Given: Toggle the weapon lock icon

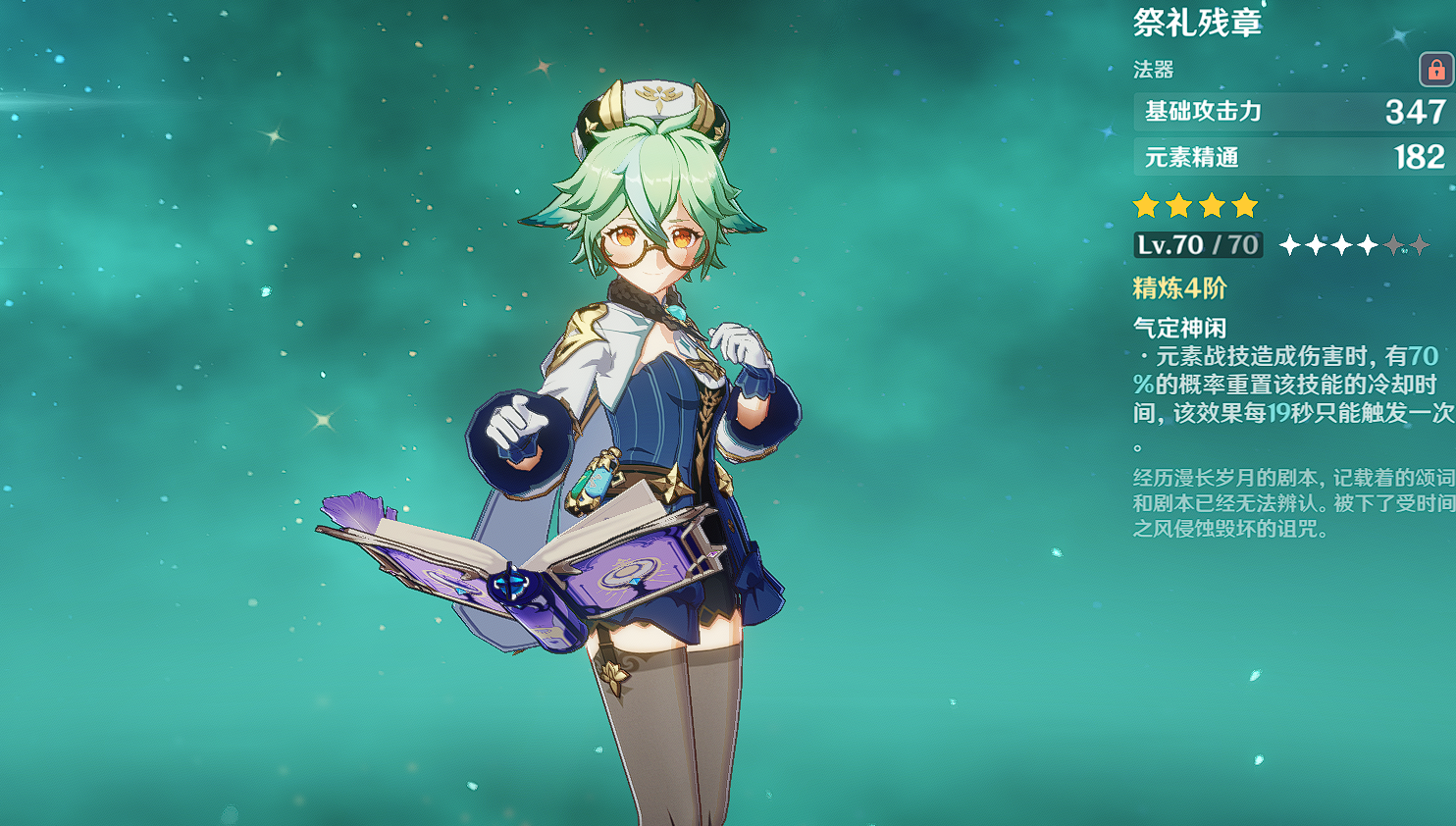Looking at the screenshot, I should point(1435,70).
